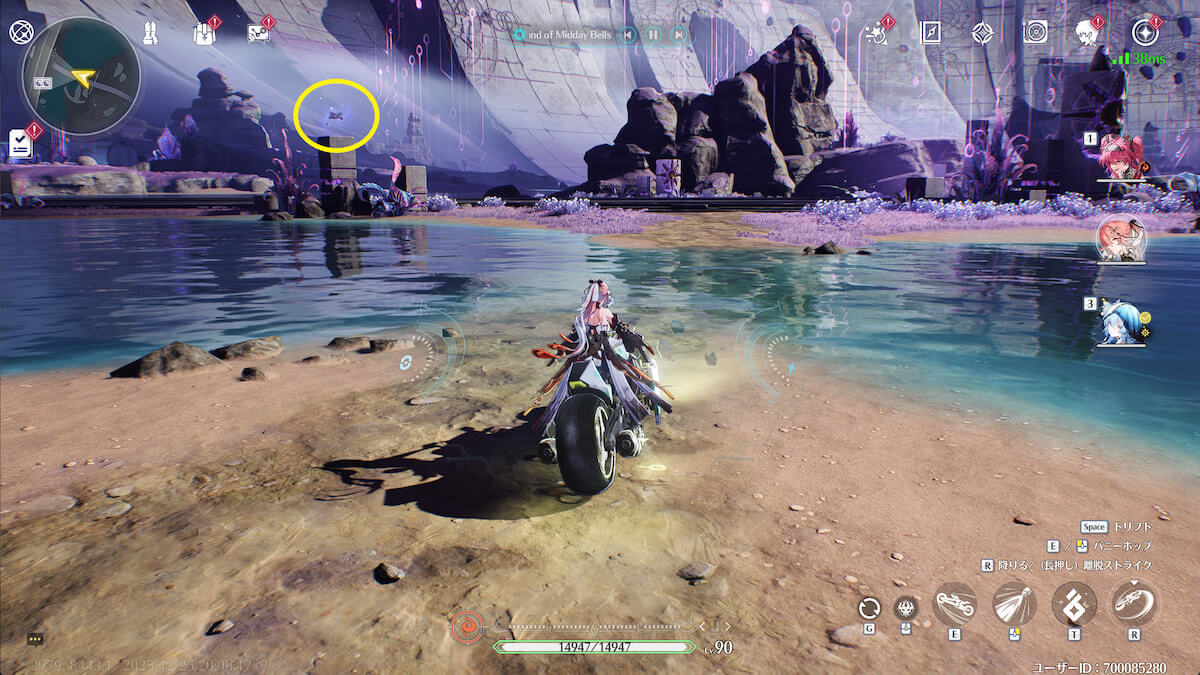Open the route message icon with alert
Viewport: 1200px width, 675px height.
tap(258, 33)
